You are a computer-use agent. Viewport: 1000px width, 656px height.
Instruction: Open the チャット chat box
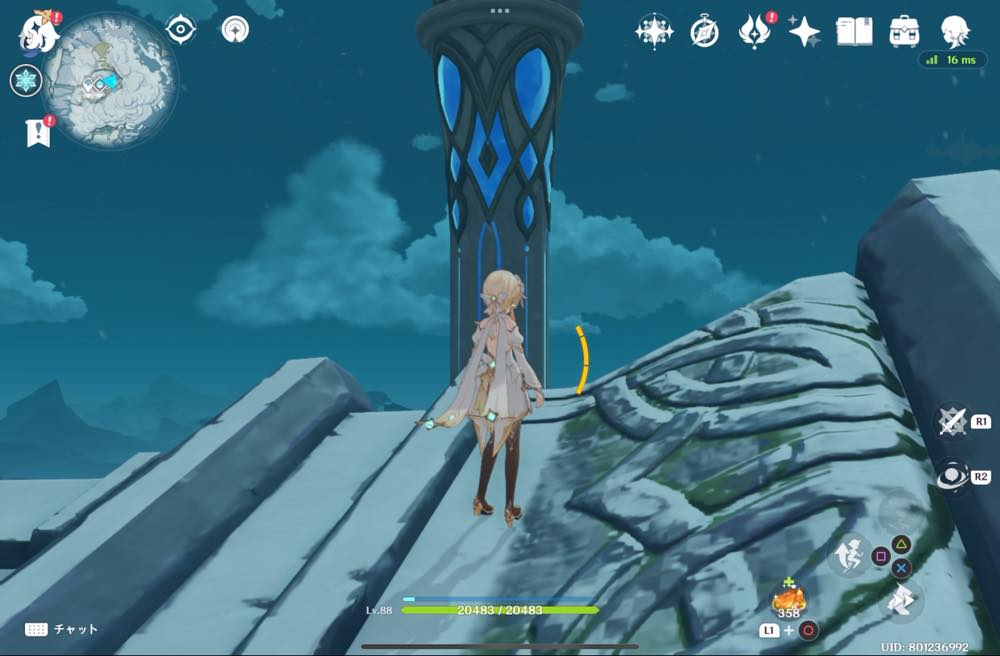[62, 629]
